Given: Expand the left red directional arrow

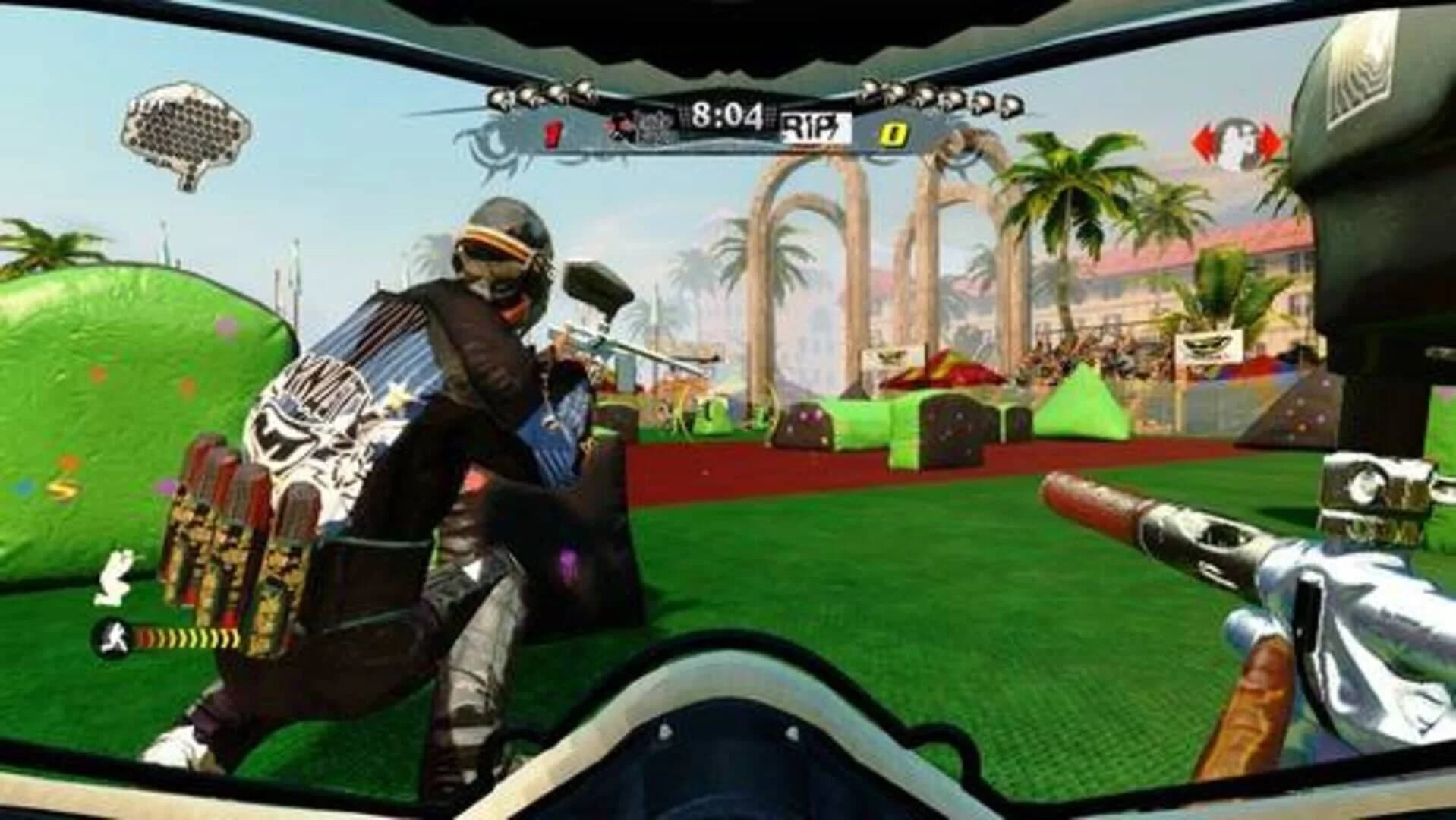Looking at the screenshot, I should [1206, 140].
